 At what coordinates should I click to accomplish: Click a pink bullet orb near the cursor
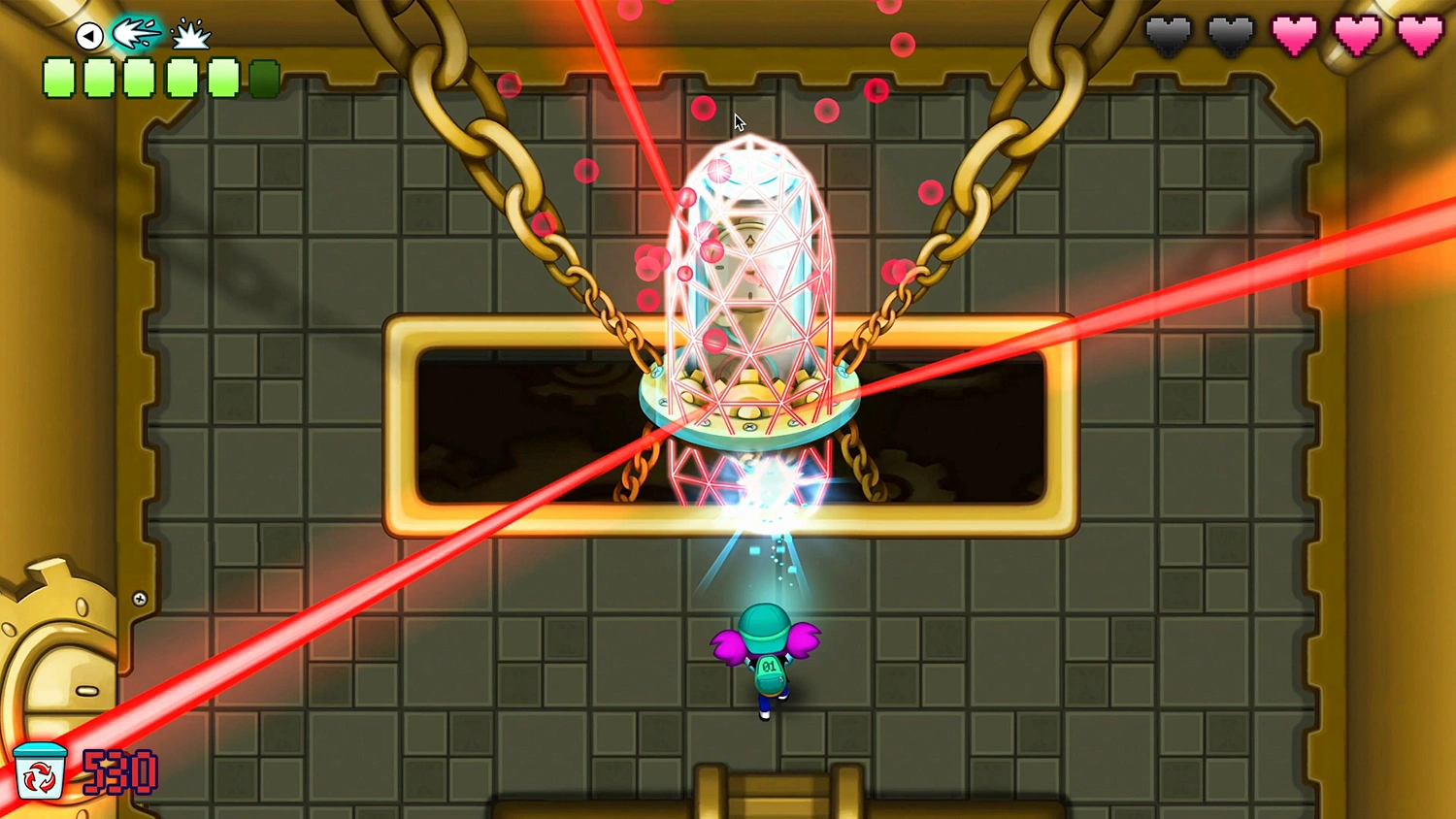pos(704,109)
